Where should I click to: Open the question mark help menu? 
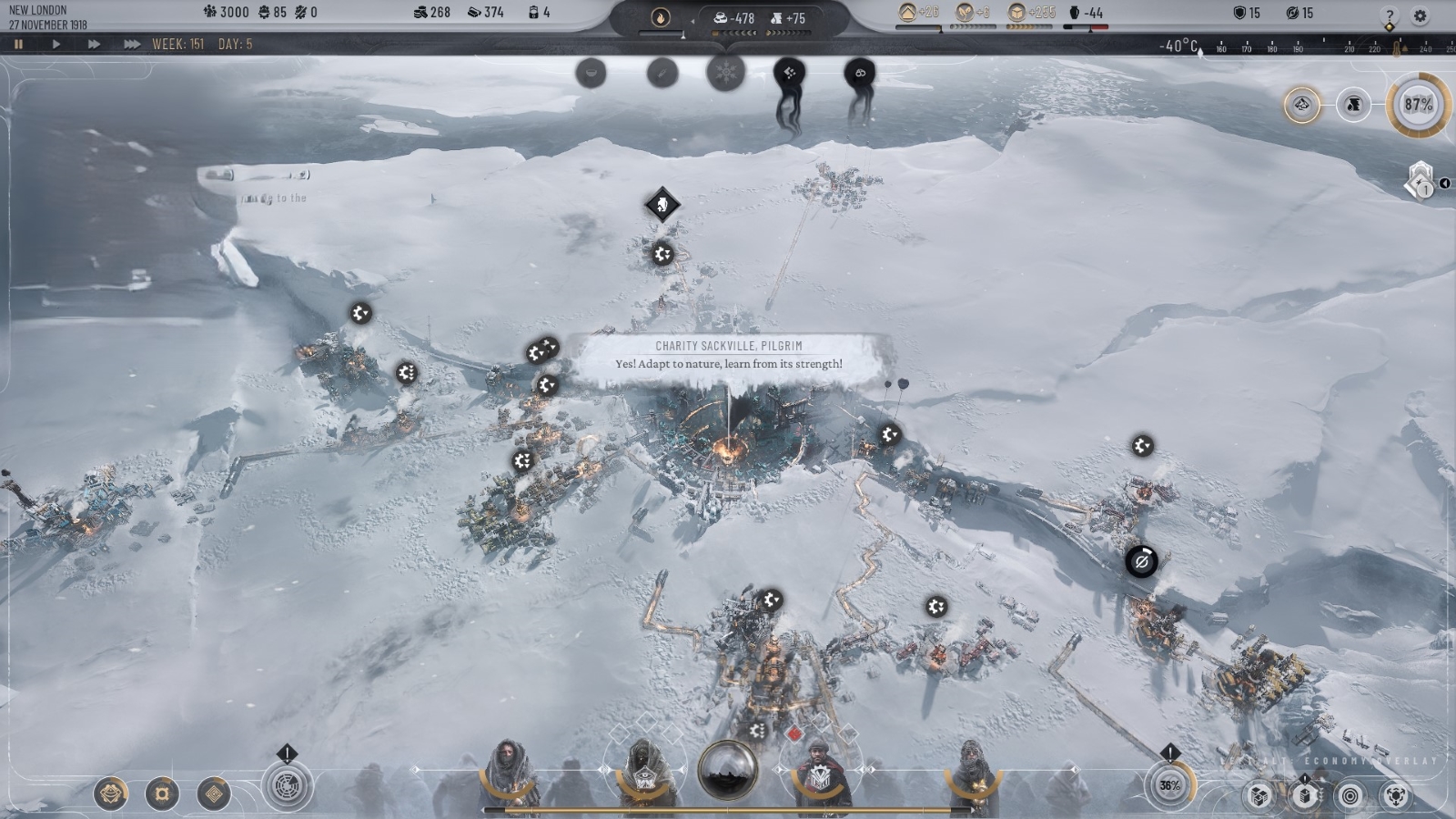point(1389,15)
